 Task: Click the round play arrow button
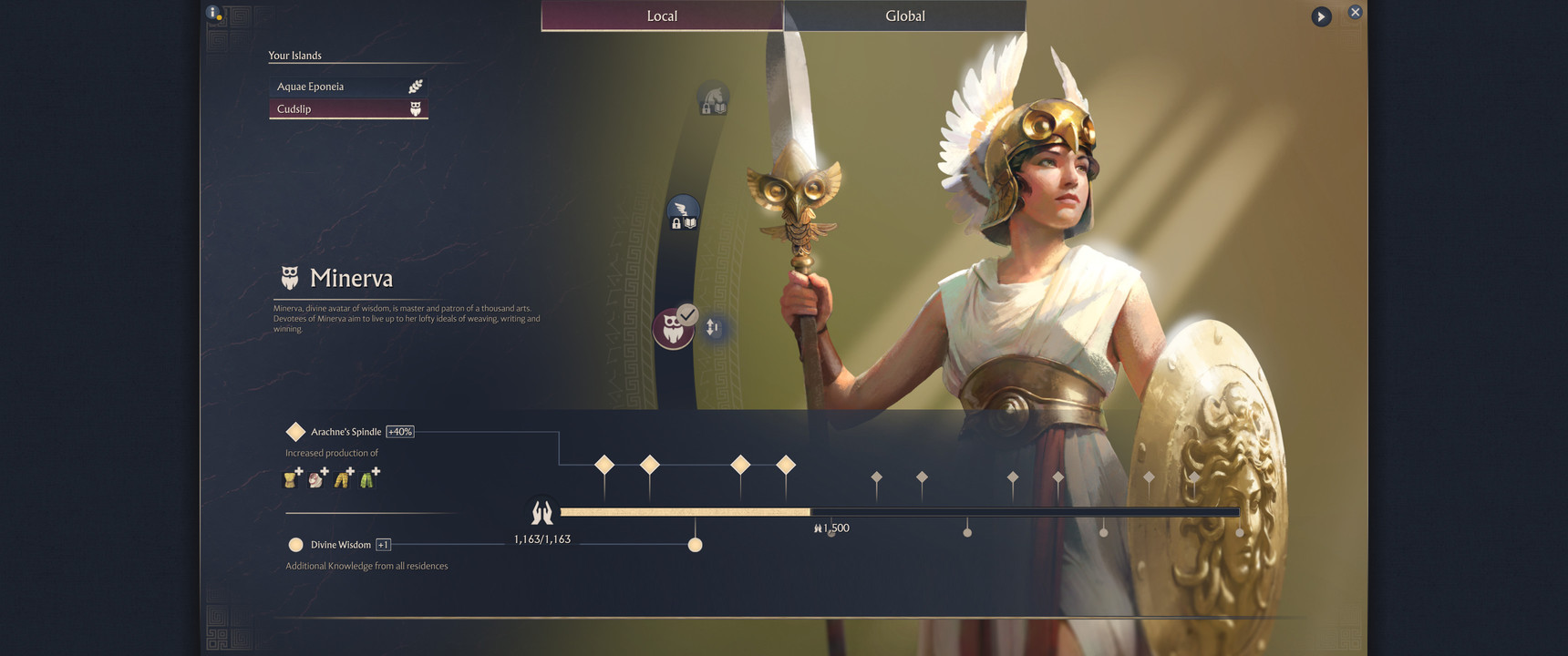[x=1321, y=16]
